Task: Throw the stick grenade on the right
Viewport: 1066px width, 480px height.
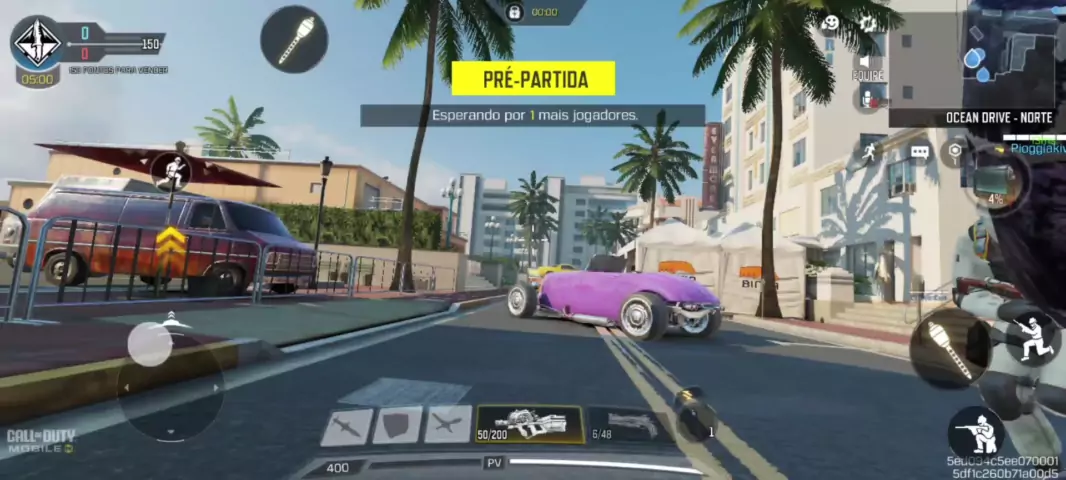Action: 949,347
